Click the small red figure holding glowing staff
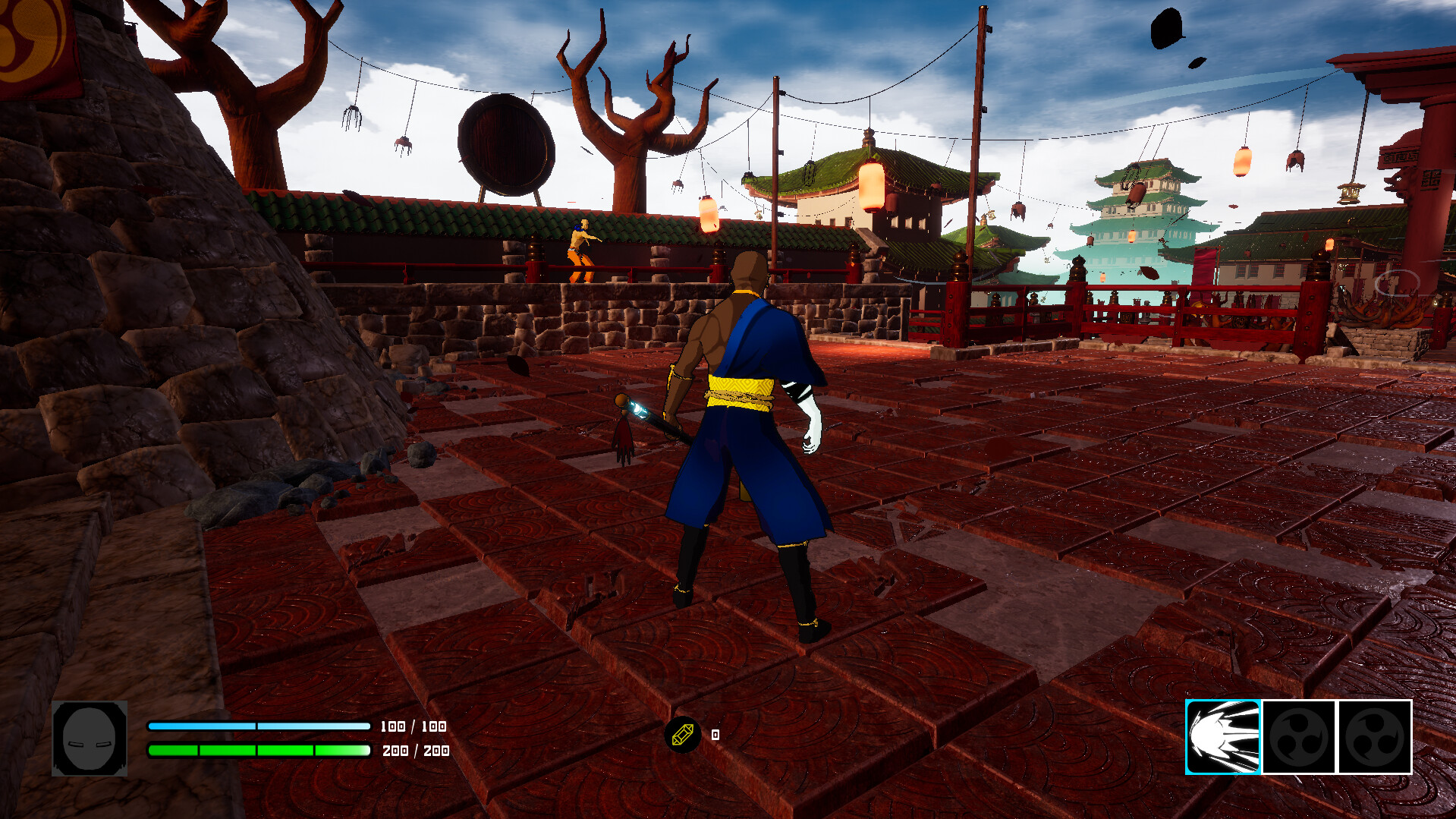Image resolution: width=1456 pixels, height=819 pixels. pyautogui.click(x=623, y=433)
